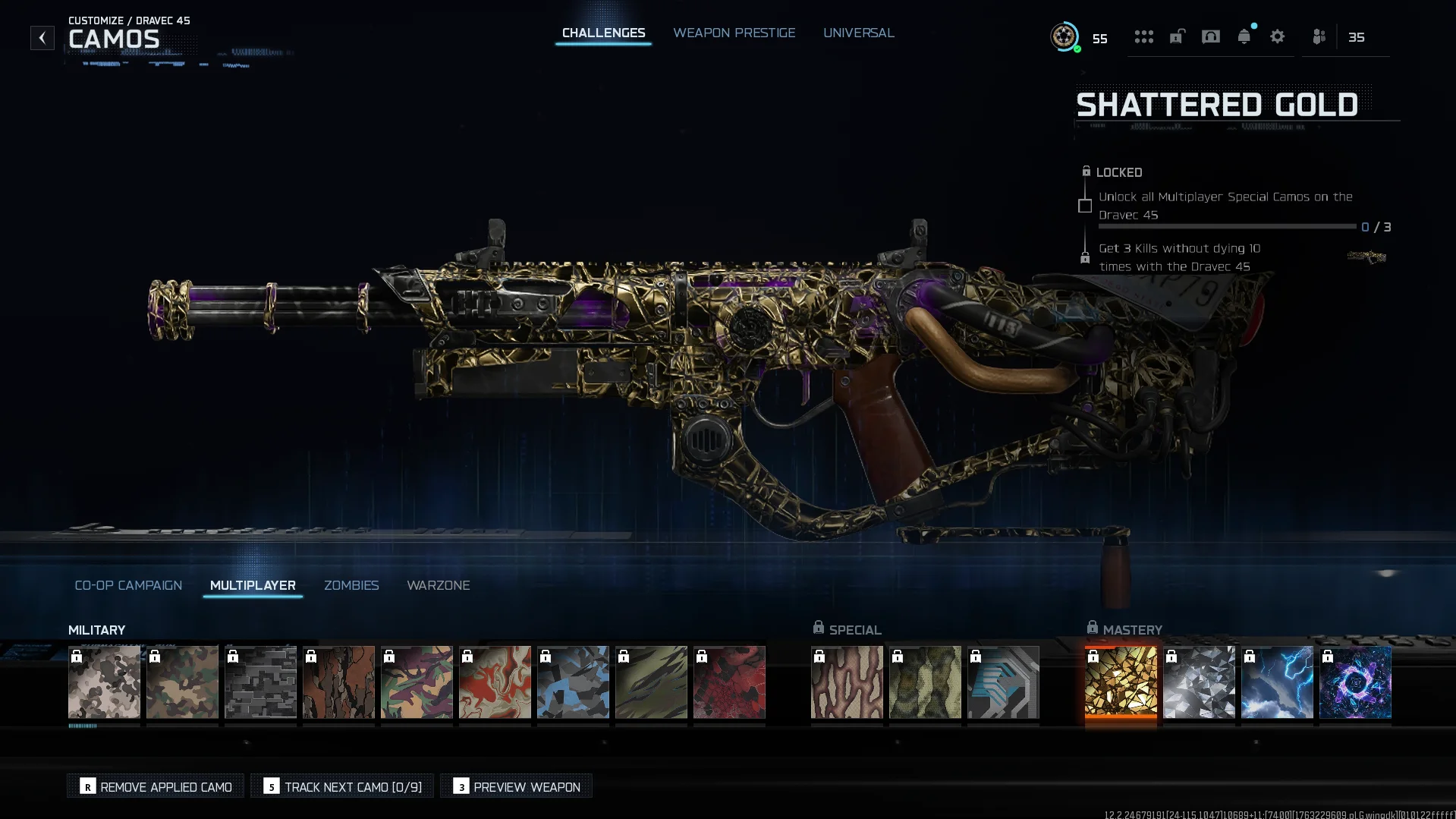The image size is (1456, 819).
Task: Select the Shattered Gold mastery camo
Action: [x=1121, y=682]
